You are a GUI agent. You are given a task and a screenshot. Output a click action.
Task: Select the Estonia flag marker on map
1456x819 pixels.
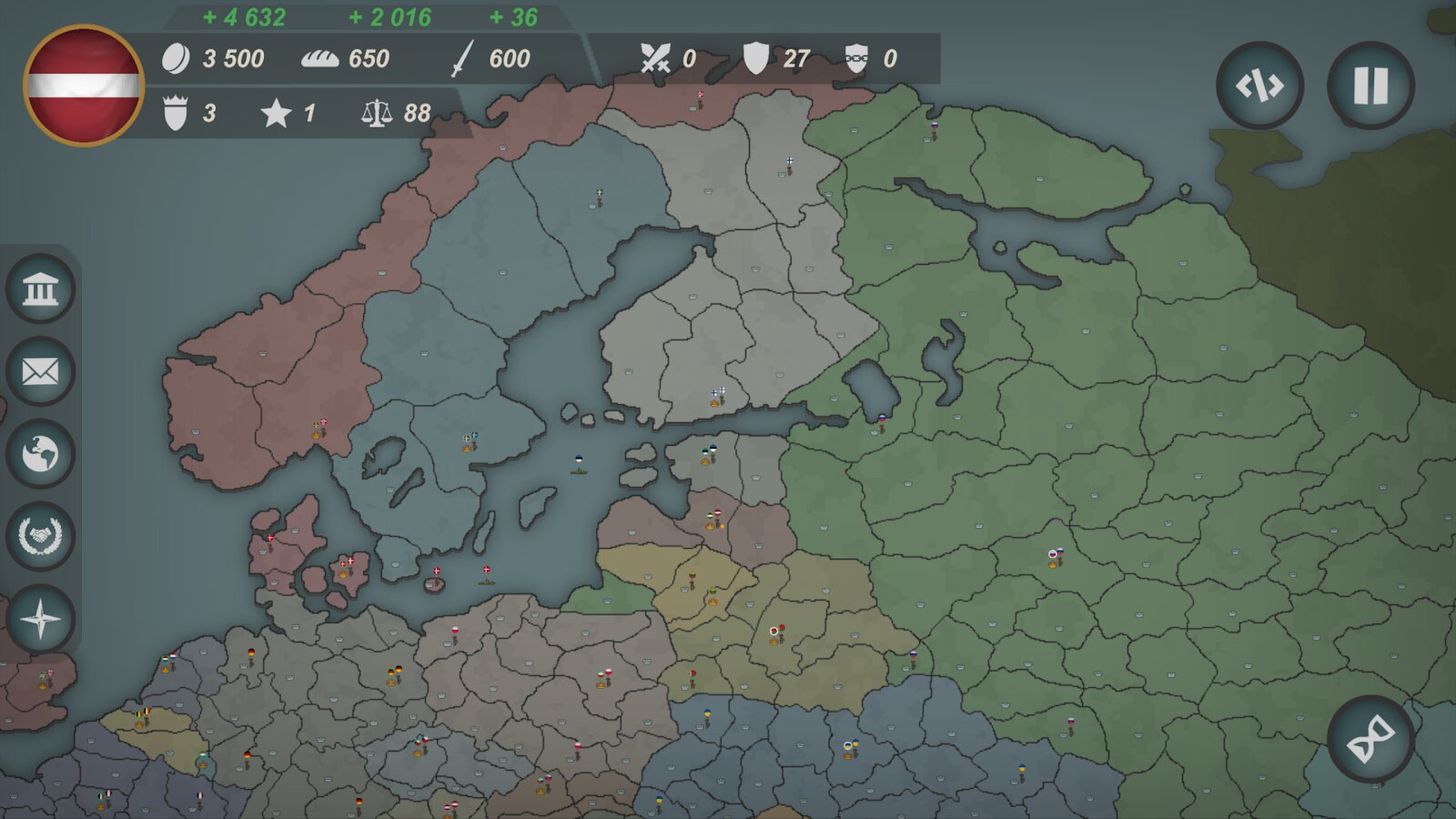tap(713, 448)
